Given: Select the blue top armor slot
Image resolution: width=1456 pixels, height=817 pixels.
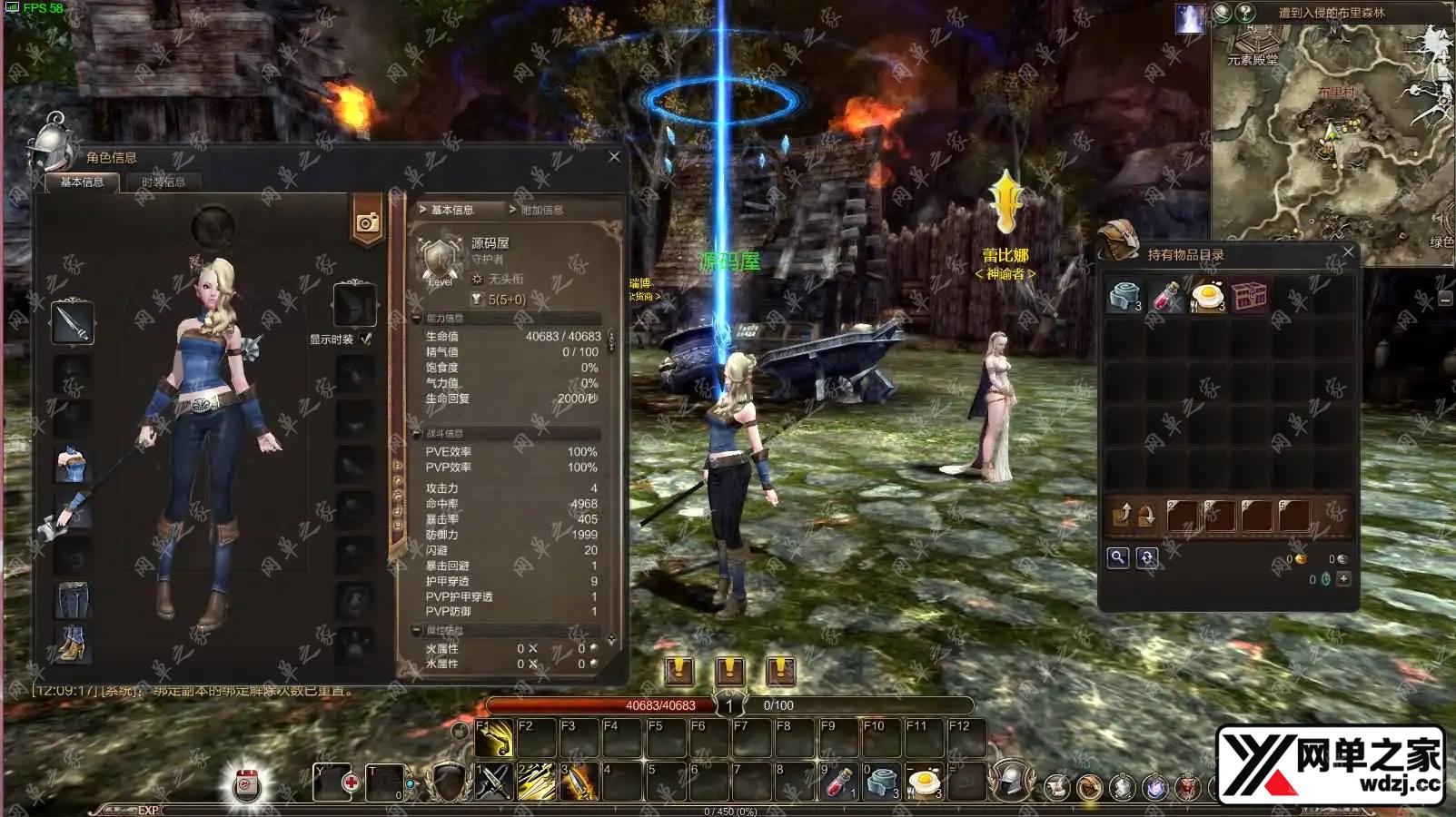Looking at the screenshot, I should tap(72, 464).
